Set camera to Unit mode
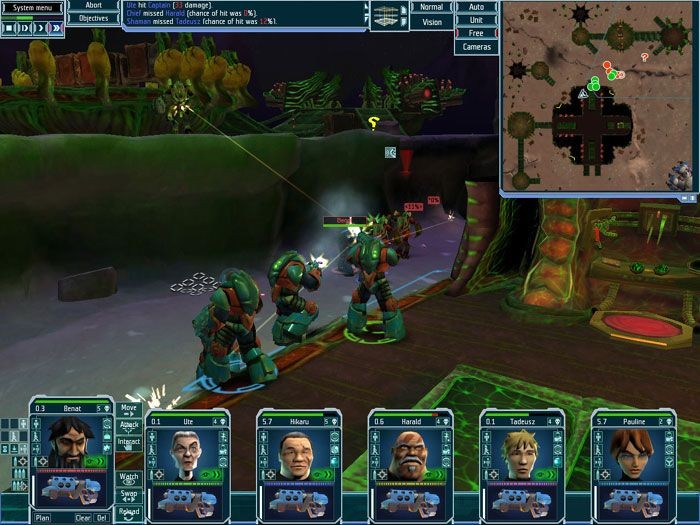700x525 pixels. (x=476, y=20)
